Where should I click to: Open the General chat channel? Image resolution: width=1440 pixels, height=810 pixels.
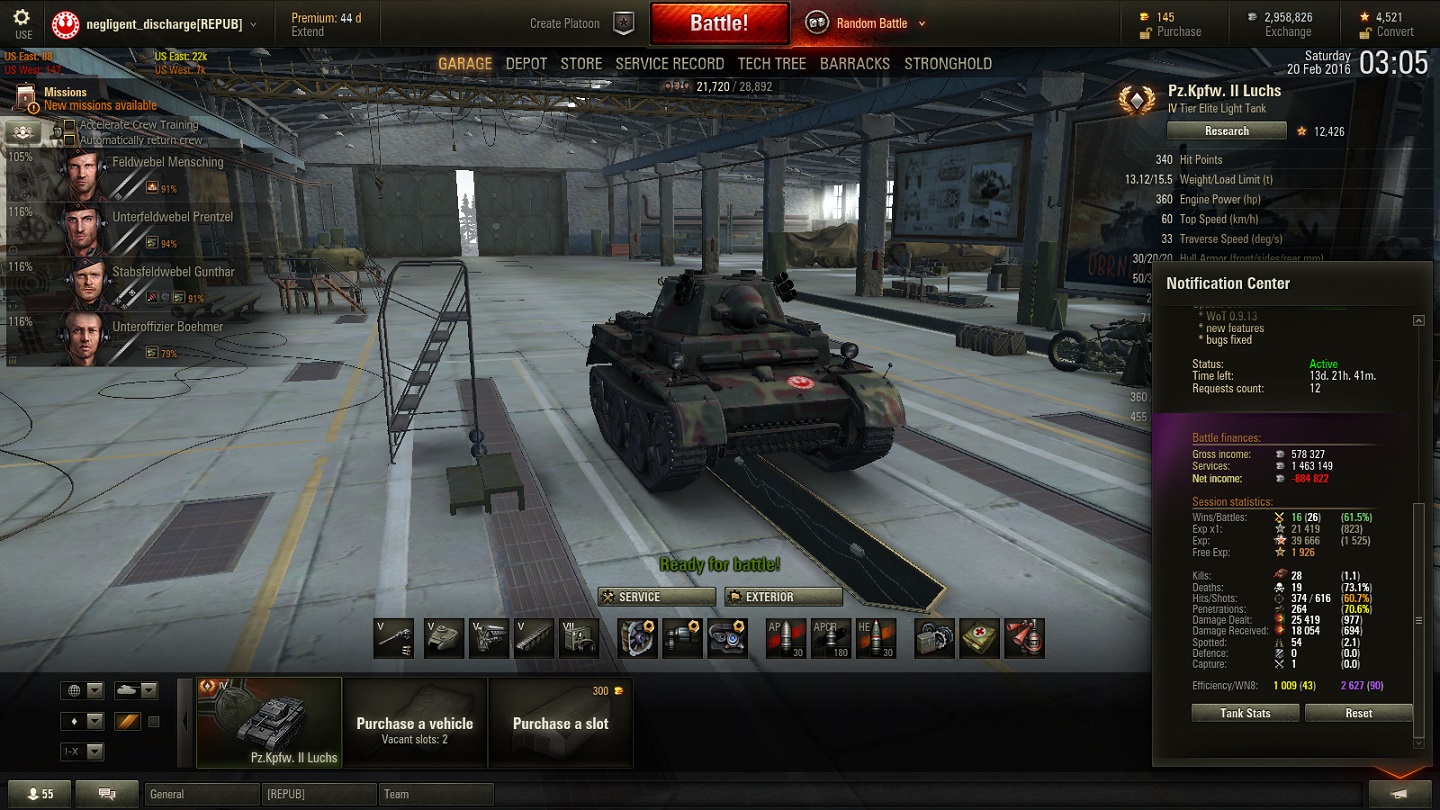(200, 794)
